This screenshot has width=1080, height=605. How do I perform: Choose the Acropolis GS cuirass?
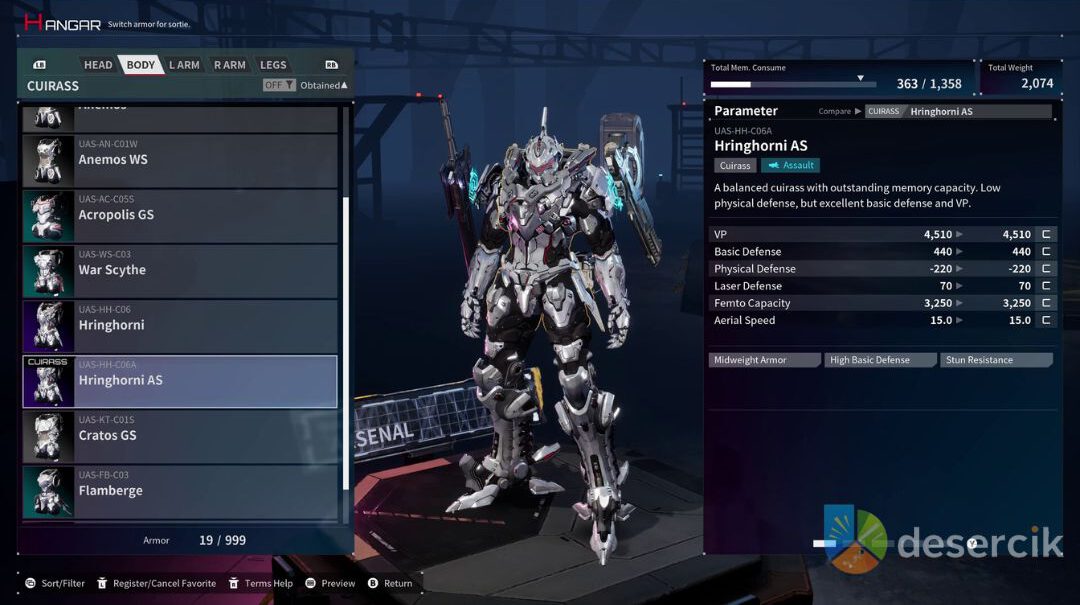click(180, 215)
